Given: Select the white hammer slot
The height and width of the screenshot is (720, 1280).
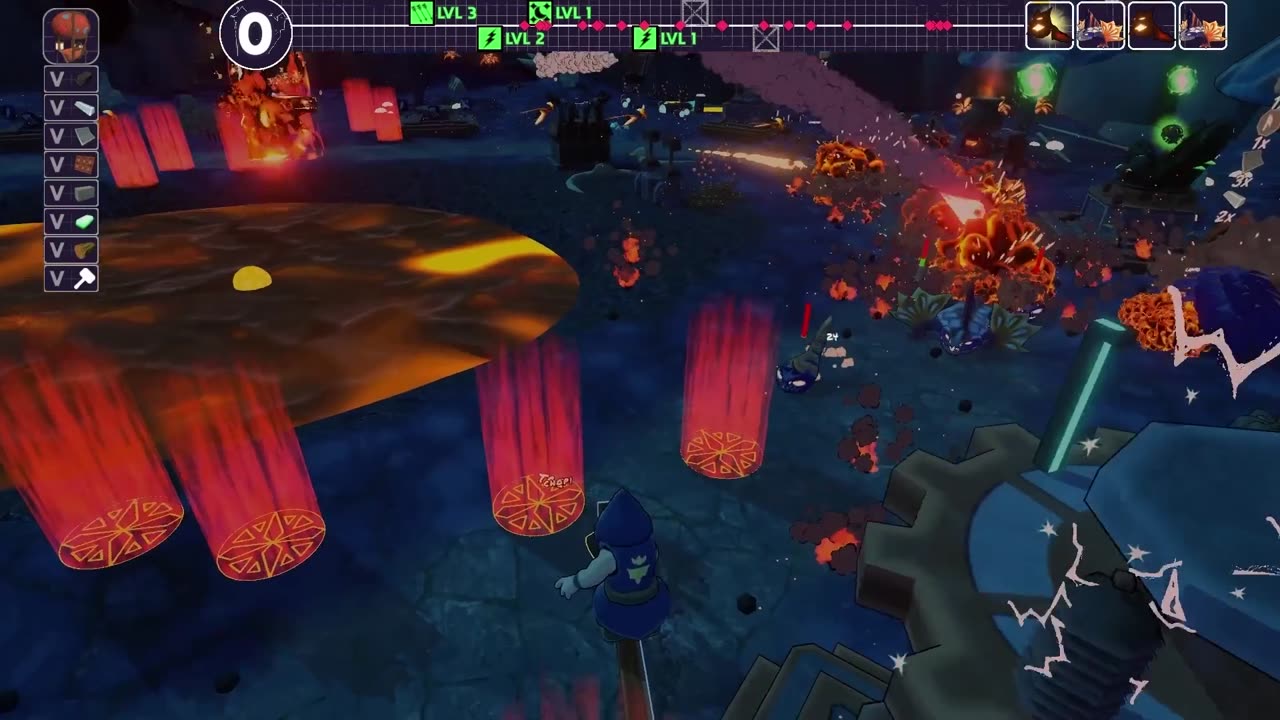Looking at the screenshot, I should (71, 279).
